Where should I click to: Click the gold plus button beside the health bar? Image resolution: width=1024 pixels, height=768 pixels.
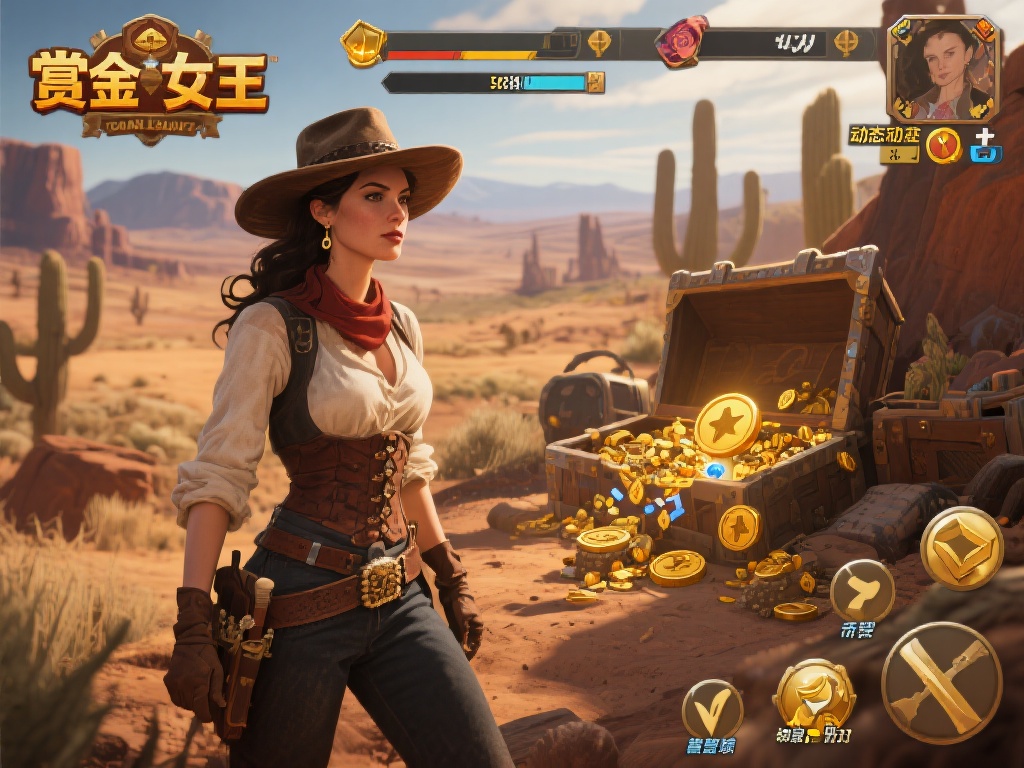598,43
